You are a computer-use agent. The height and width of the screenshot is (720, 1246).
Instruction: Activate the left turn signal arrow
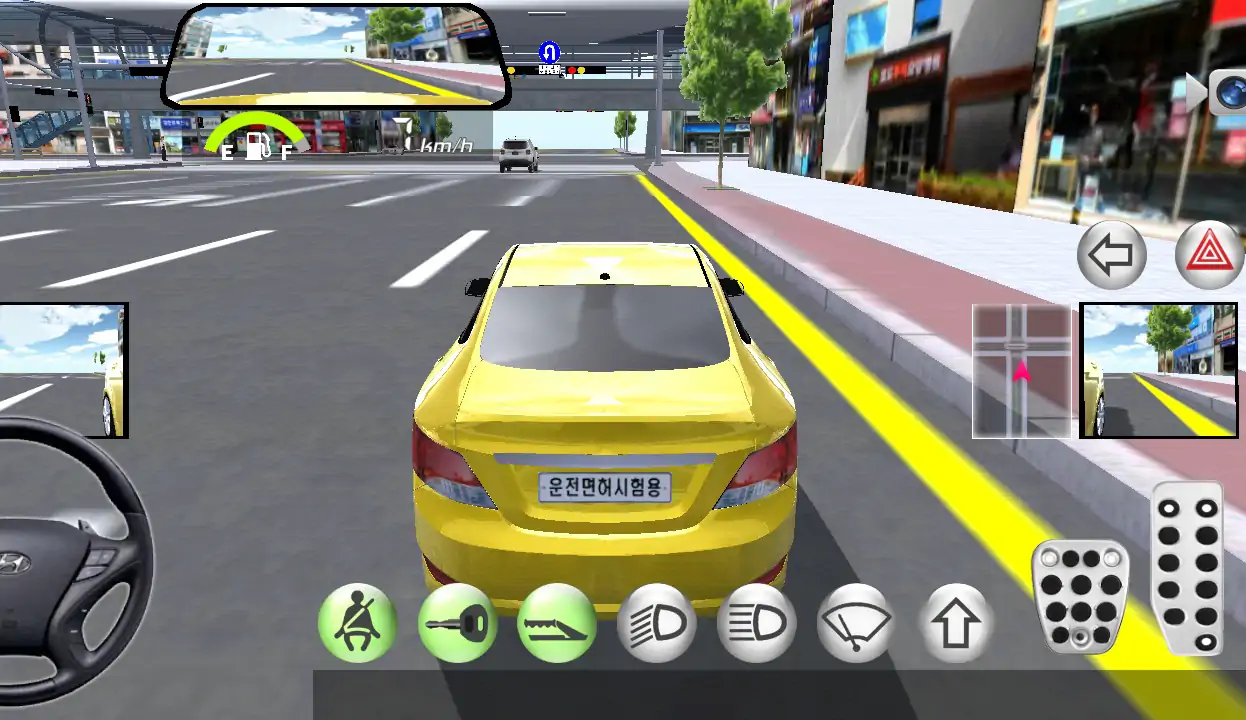pyautogui.click(x=1111, y=255)
